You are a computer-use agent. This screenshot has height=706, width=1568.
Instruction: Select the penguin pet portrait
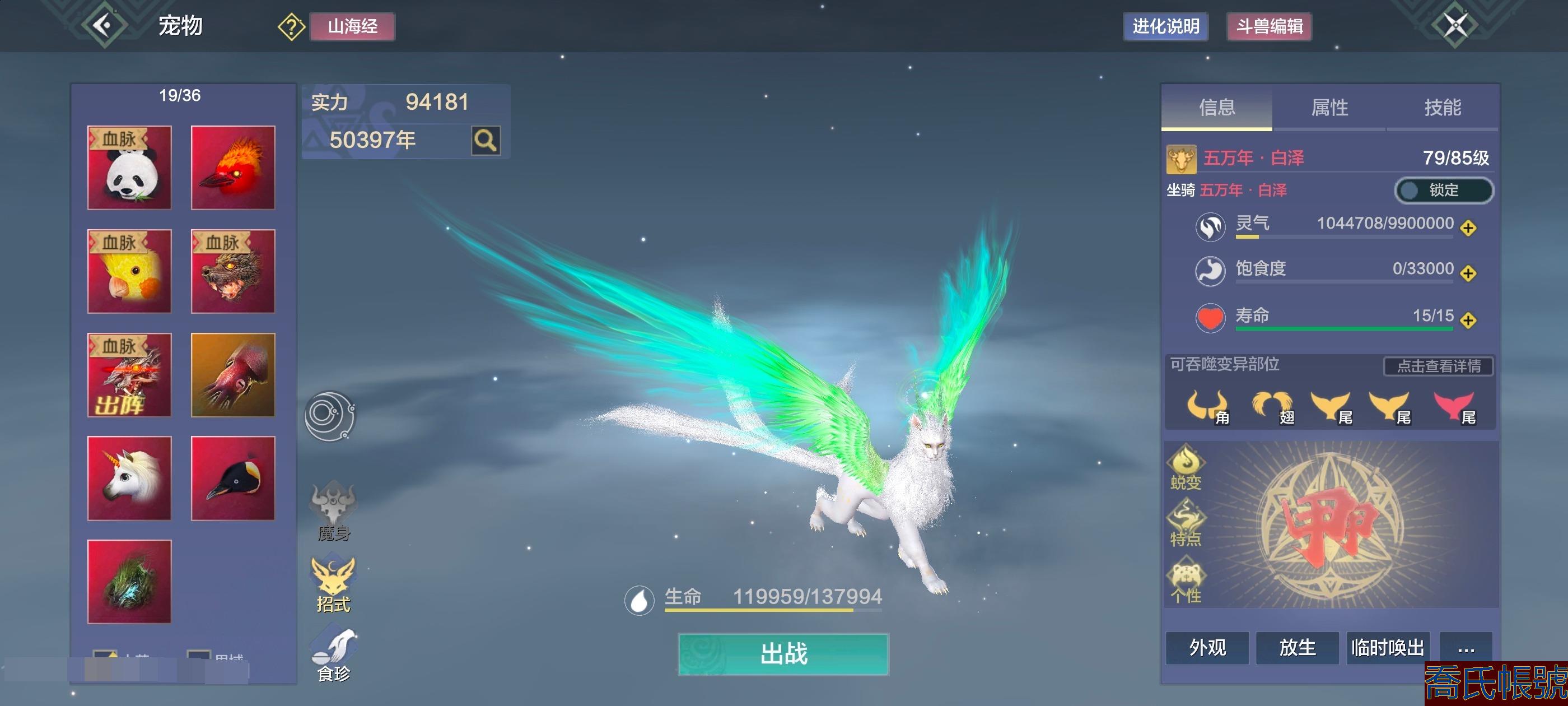[x=232, y=478]
